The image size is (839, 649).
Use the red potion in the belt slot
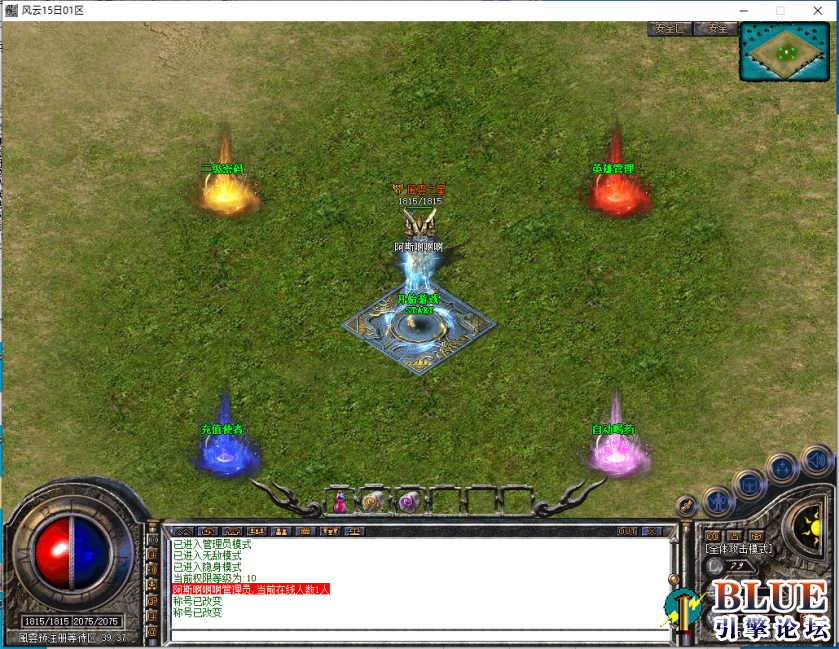click(x=340, y=501)
